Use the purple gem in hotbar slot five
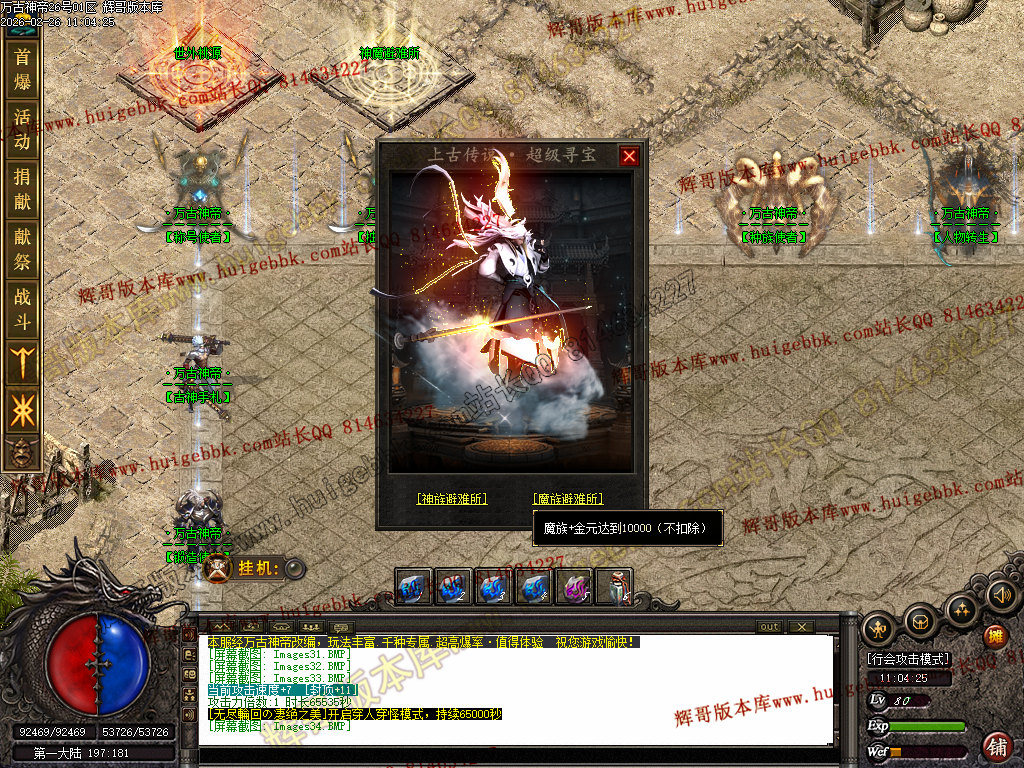The width and height of the screenshot is (1024, 768). pos(575,587)
